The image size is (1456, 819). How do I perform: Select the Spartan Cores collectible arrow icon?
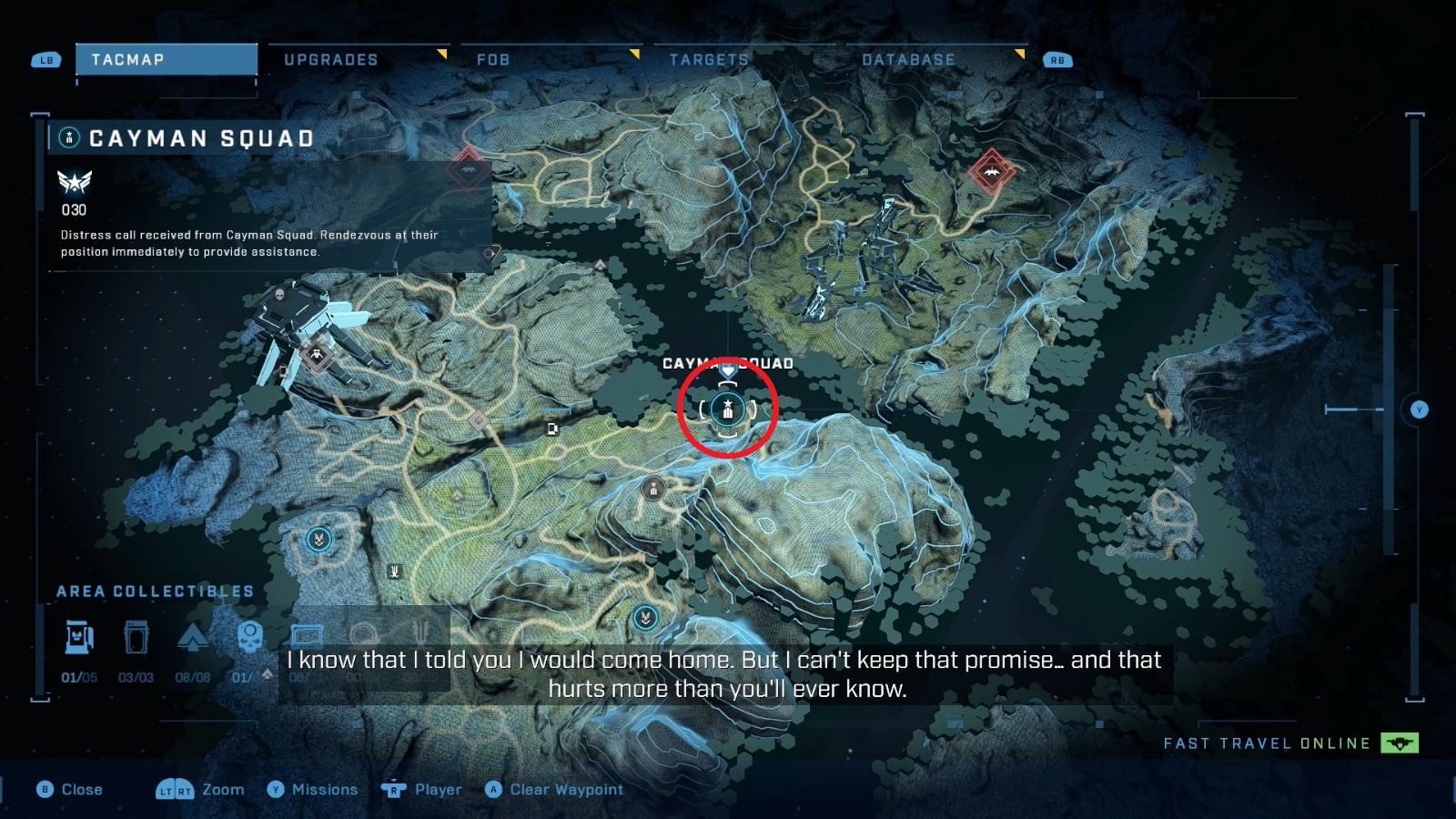(x=193, y=637)
